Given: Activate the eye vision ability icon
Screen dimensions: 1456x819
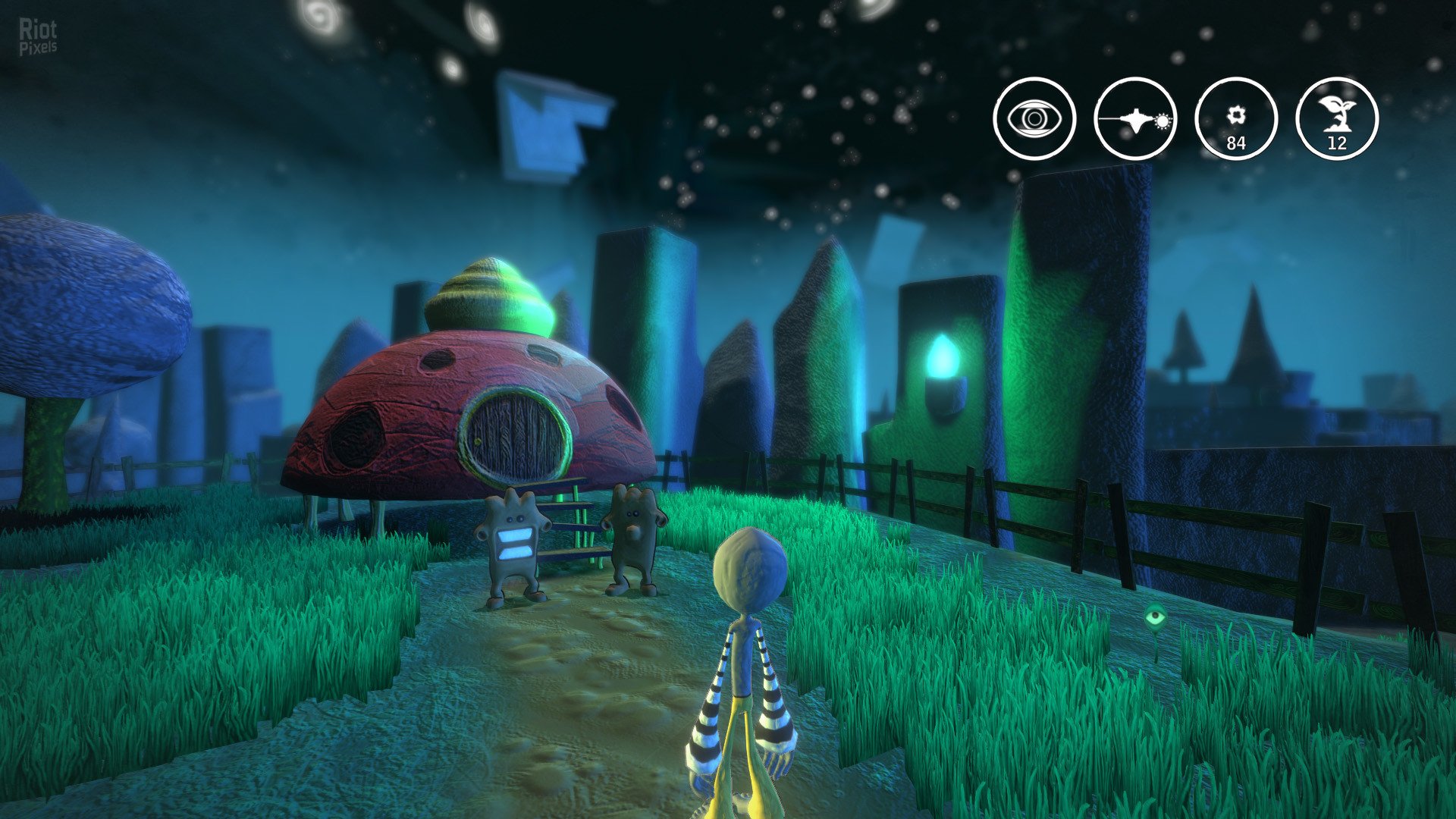Looking at the screenshot, I should (1034, 119).
